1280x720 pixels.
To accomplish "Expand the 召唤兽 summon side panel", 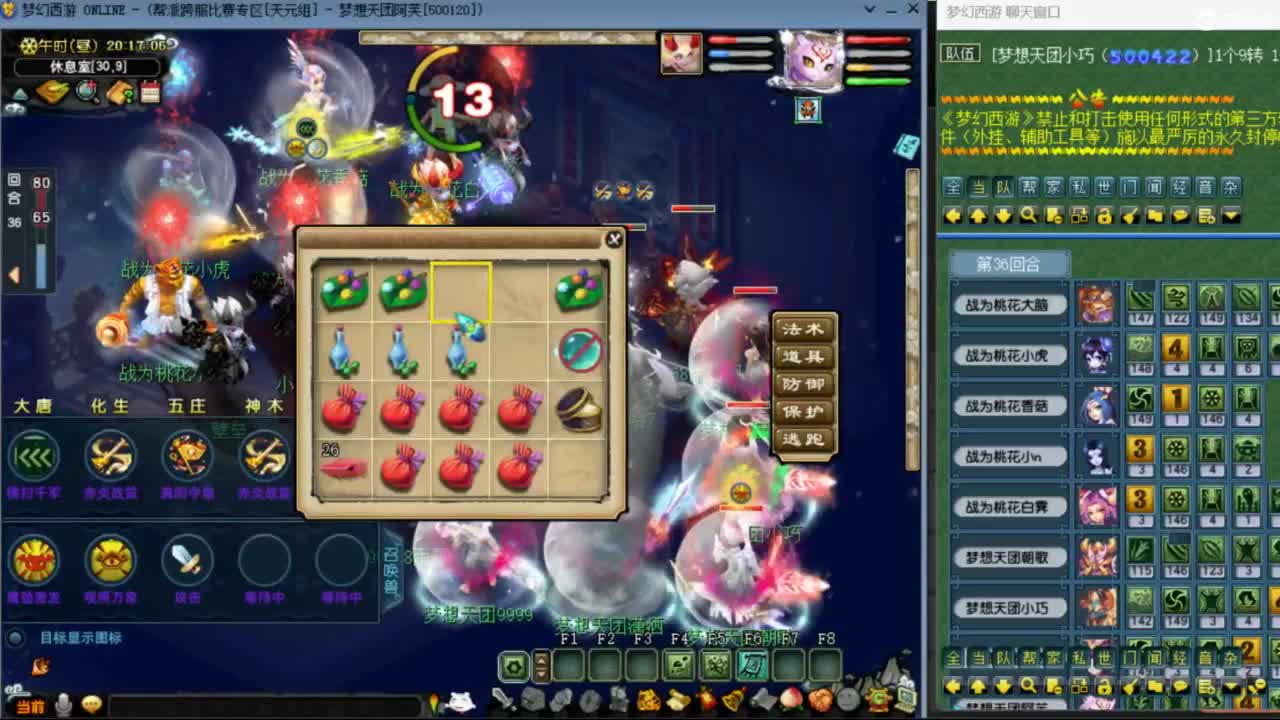I will tap(390, 570).
